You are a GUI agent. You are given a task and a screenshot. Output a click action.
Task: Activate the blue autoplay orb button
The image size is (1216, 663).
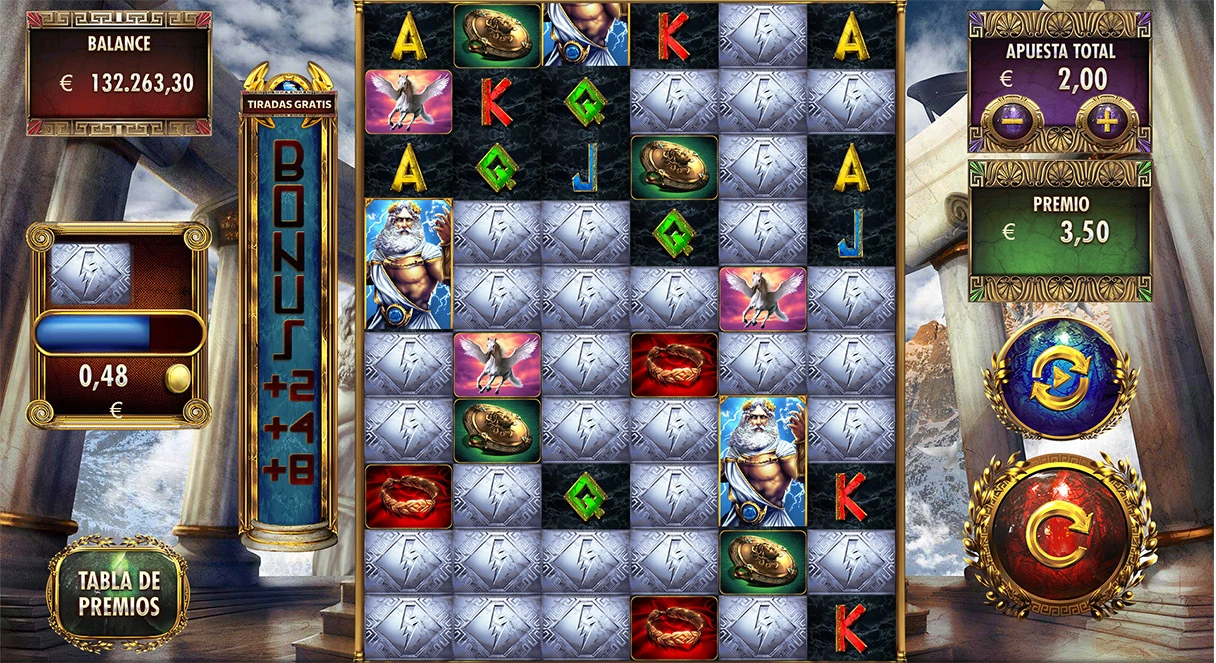coord(1060,378)
